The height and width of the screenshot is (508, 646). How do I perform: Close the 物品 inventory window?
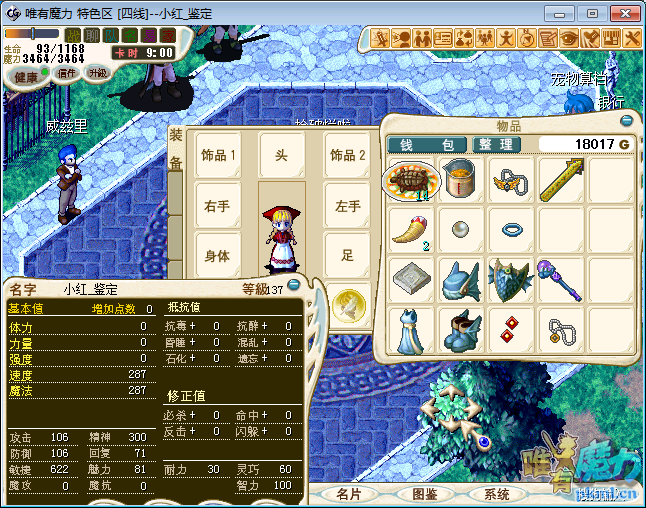(627, 121)
